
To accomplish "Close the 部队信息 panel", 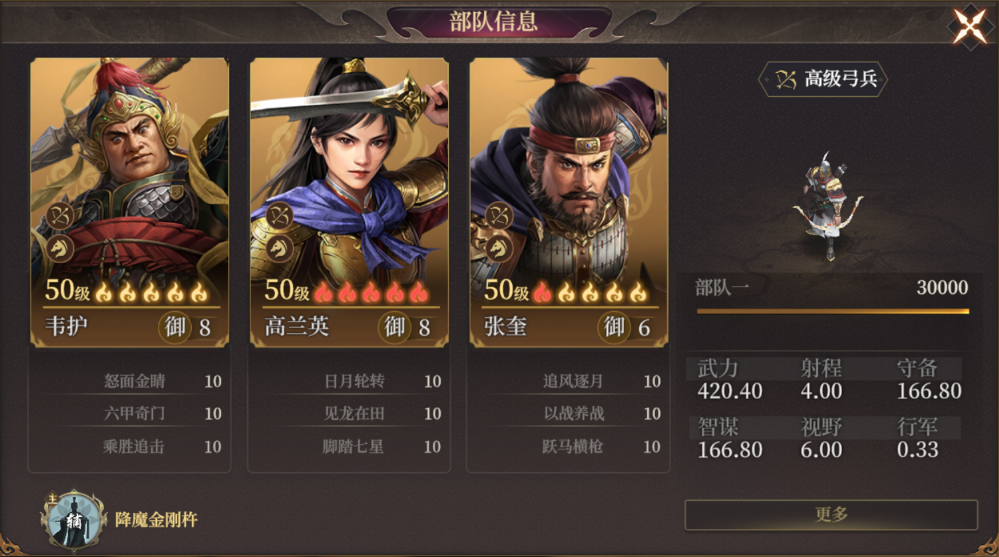I will 969,27.
